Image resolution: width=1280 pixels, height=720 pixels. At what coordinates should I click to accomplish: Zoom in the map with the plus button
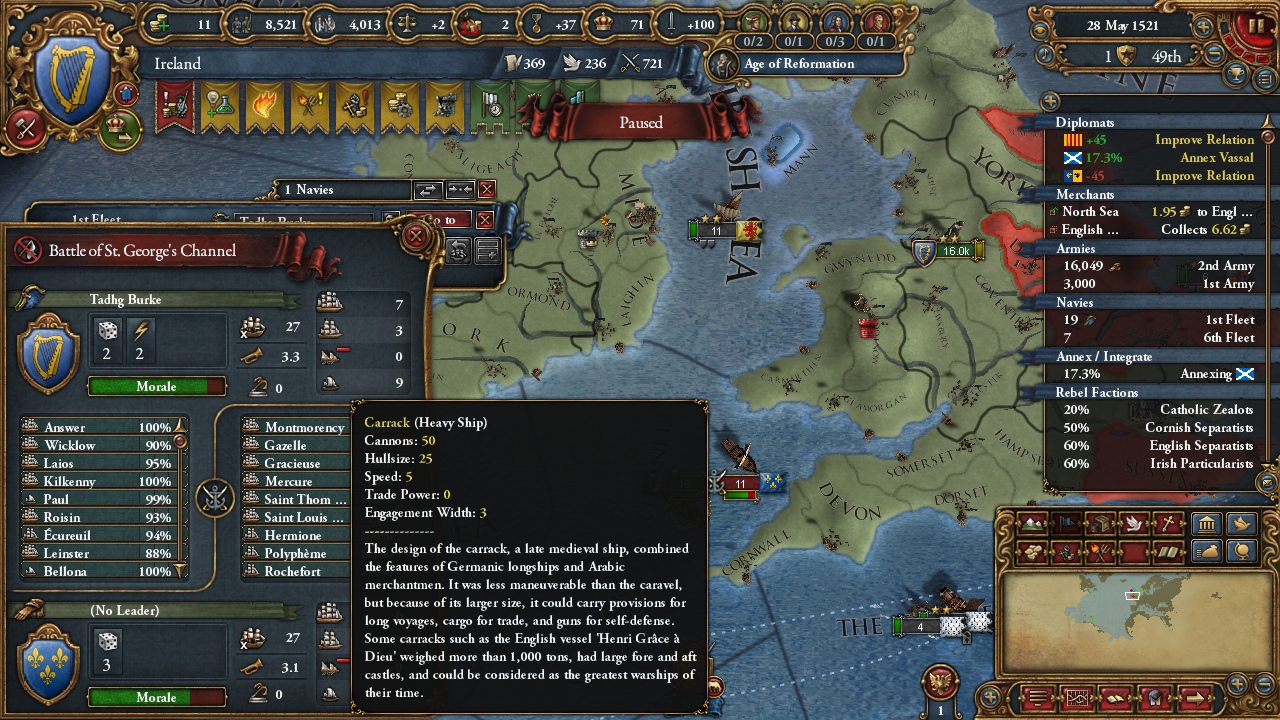click(1238, 685)
